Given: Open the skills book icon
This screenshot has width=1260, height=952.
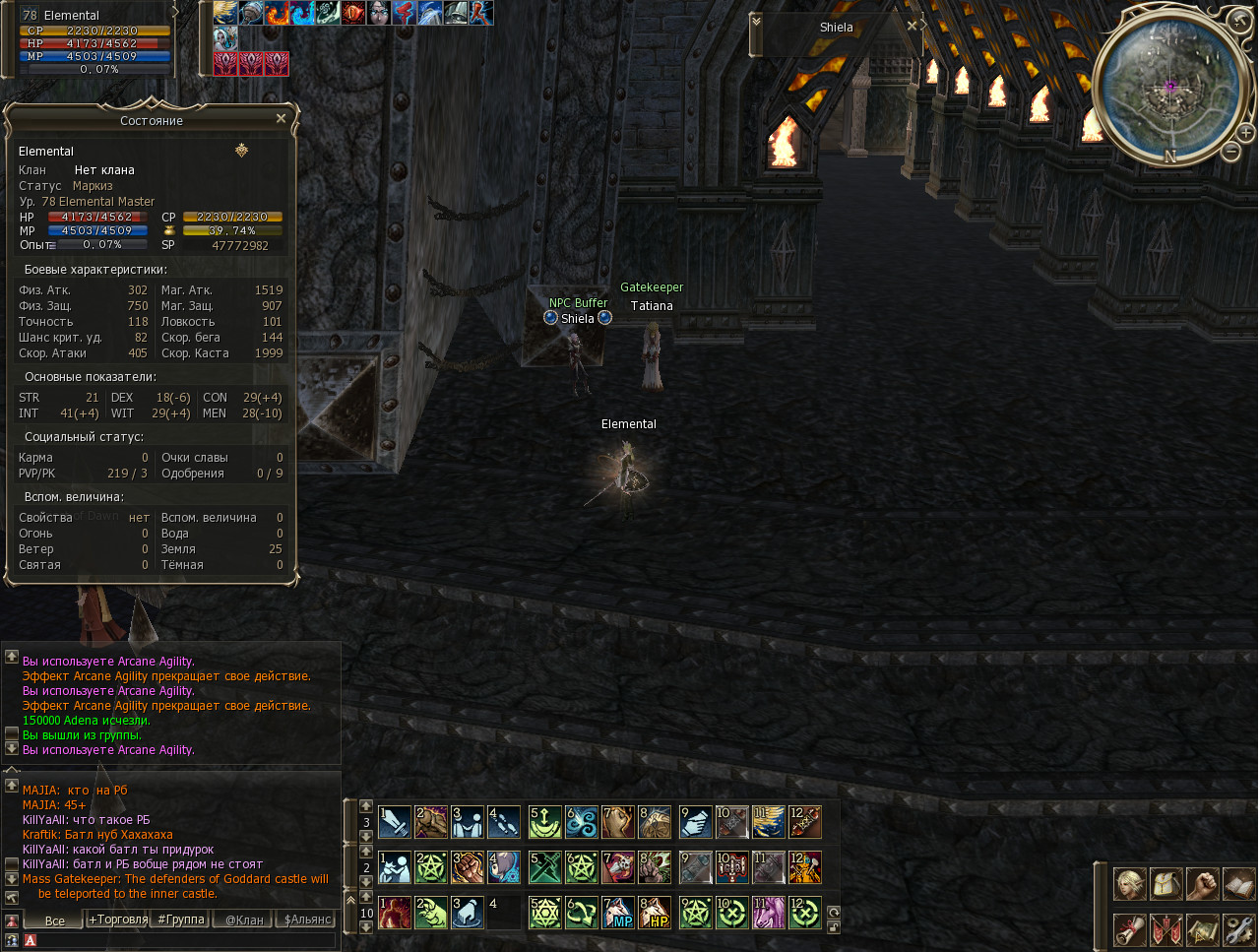Looking at the screenshot, I should [1238, 884].
